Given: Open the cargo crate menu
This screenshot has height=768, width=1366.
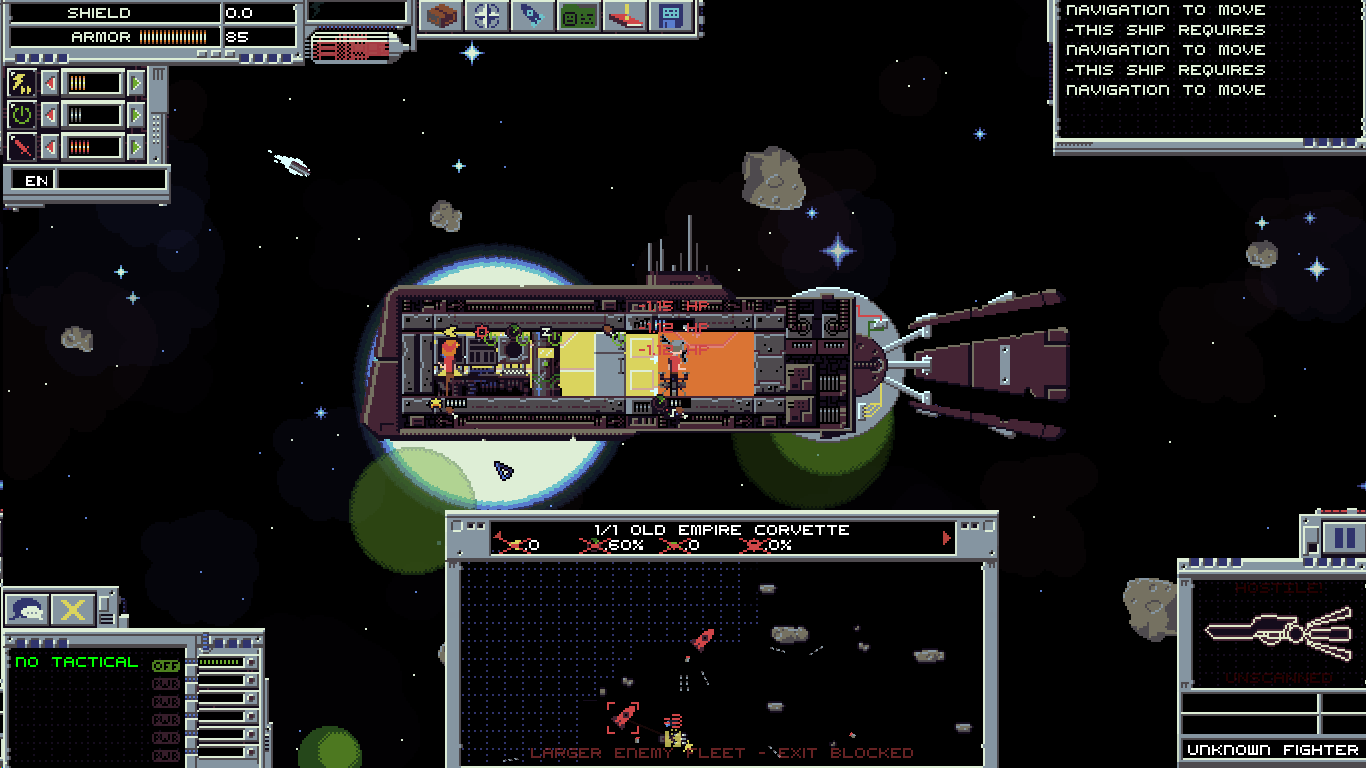Looking at the screenshot, I should coord(441,16).
